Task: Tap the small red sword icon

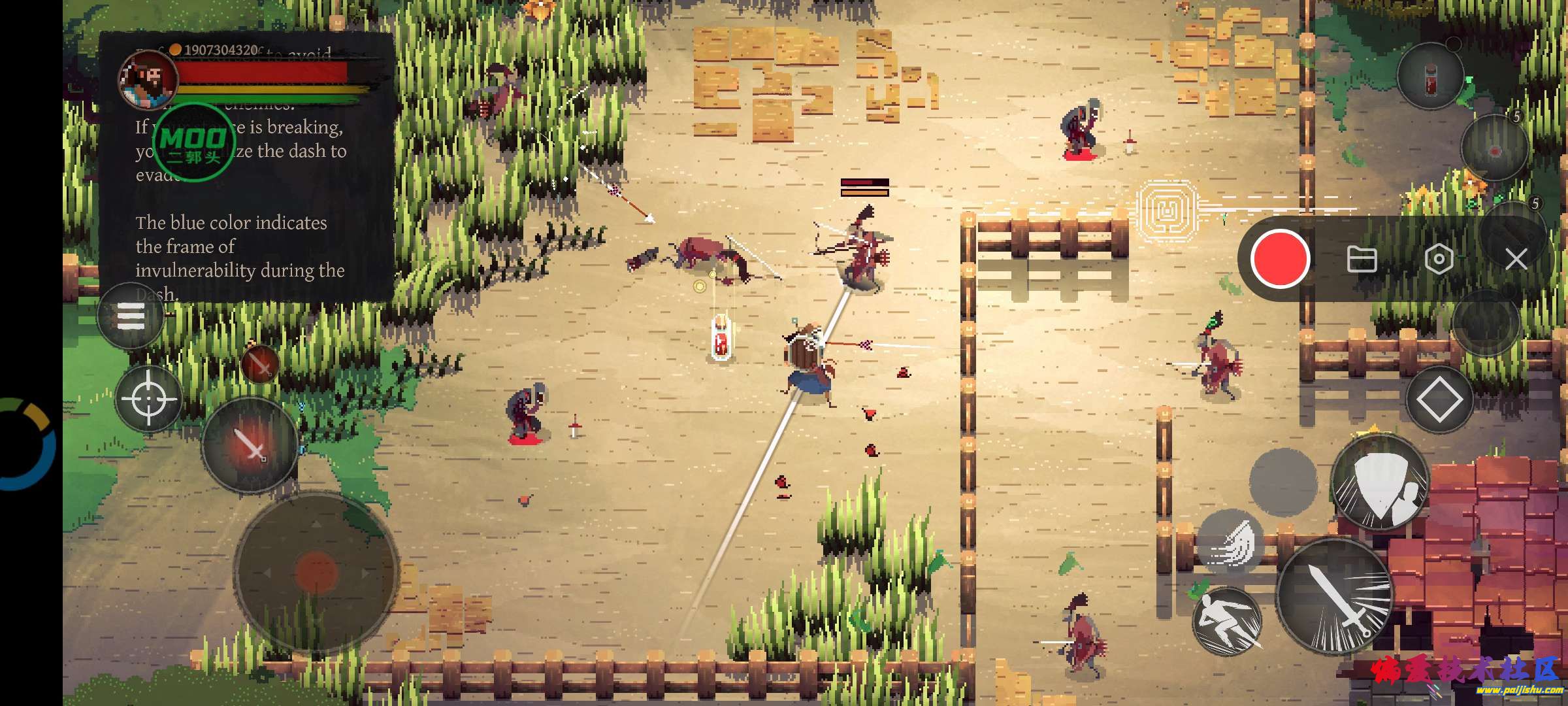Action: pyautogui.click(x=260, y=363)
